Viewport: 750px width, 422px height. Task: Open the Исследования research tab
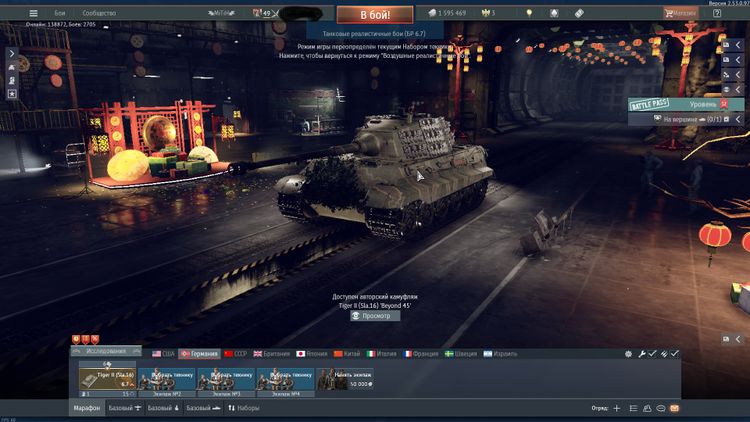pos(107,352)
